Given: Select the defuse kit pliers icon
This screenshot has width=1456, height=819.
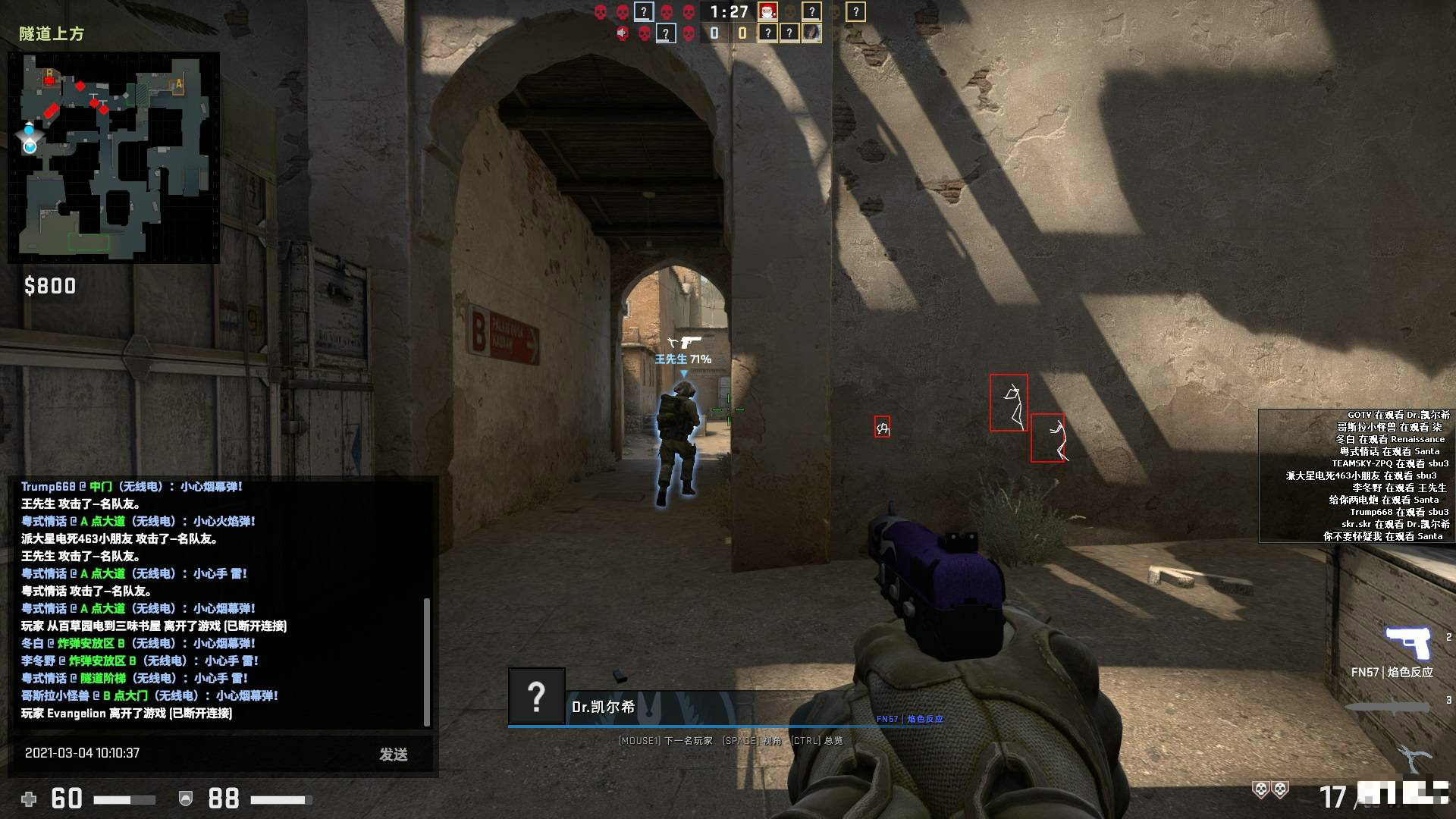Looking at the screenshot, I should [1415, 758].
